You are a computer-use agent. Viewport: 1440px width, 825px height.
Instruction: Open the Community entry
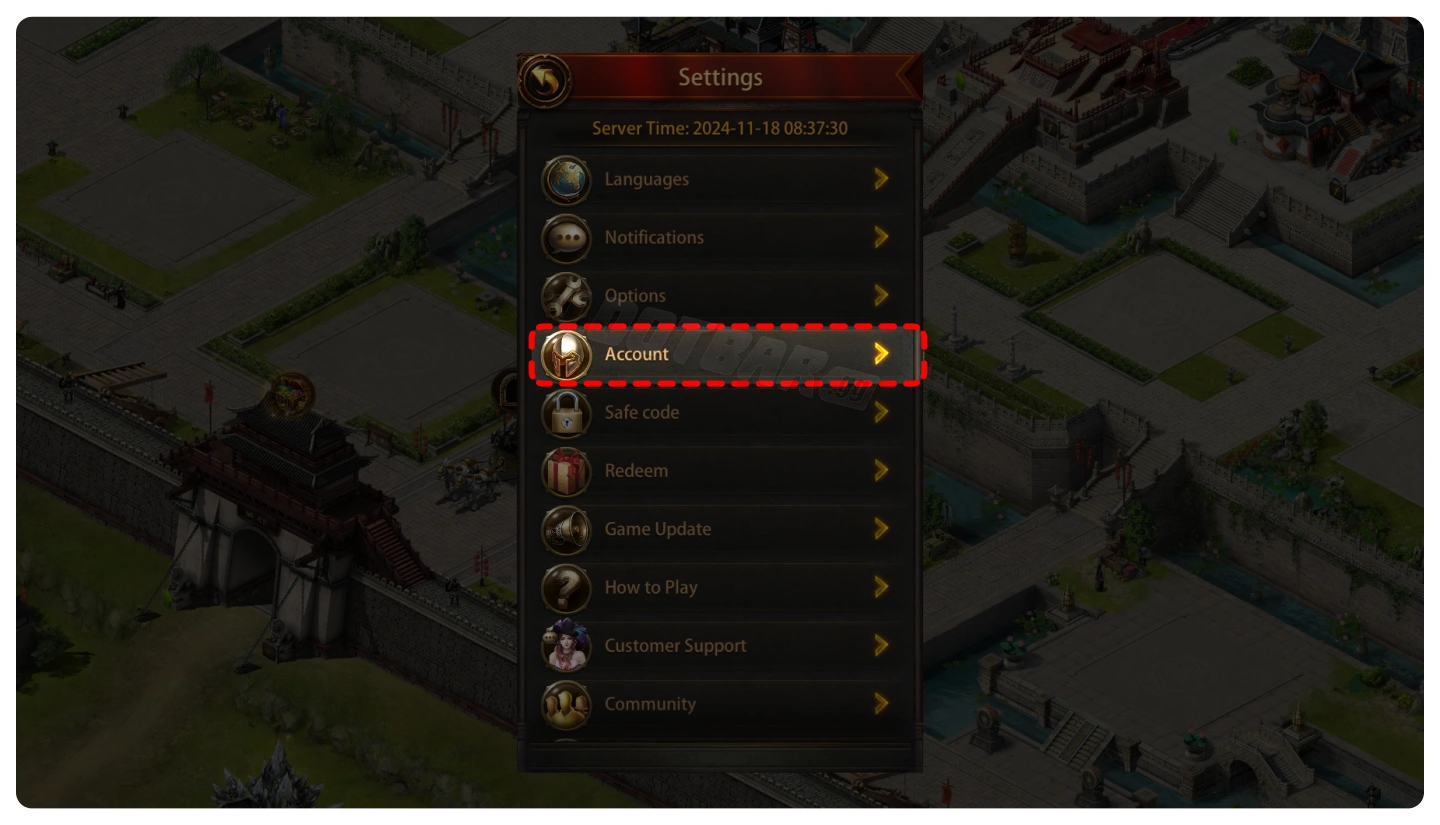click(x=719, y=704)
